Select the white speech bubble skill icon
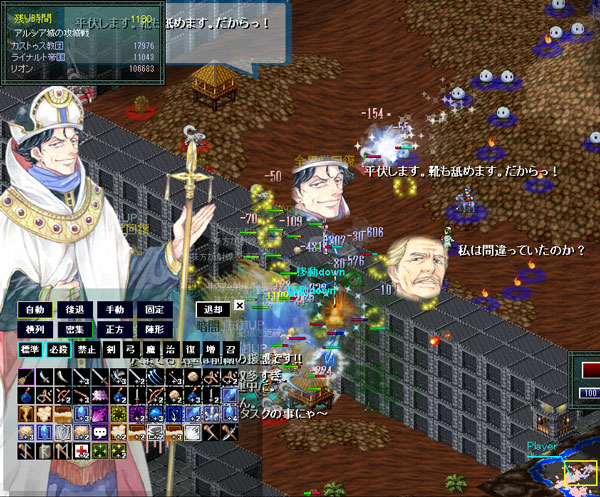This screenshot has height=497, width=600. 99,431
